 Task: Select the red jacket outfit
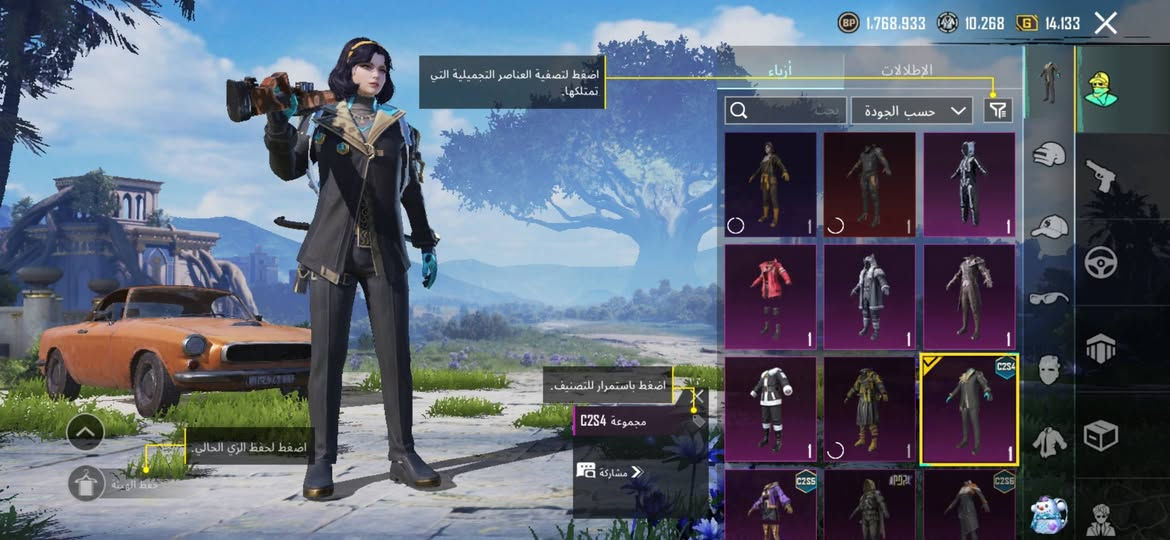(770, 297)
